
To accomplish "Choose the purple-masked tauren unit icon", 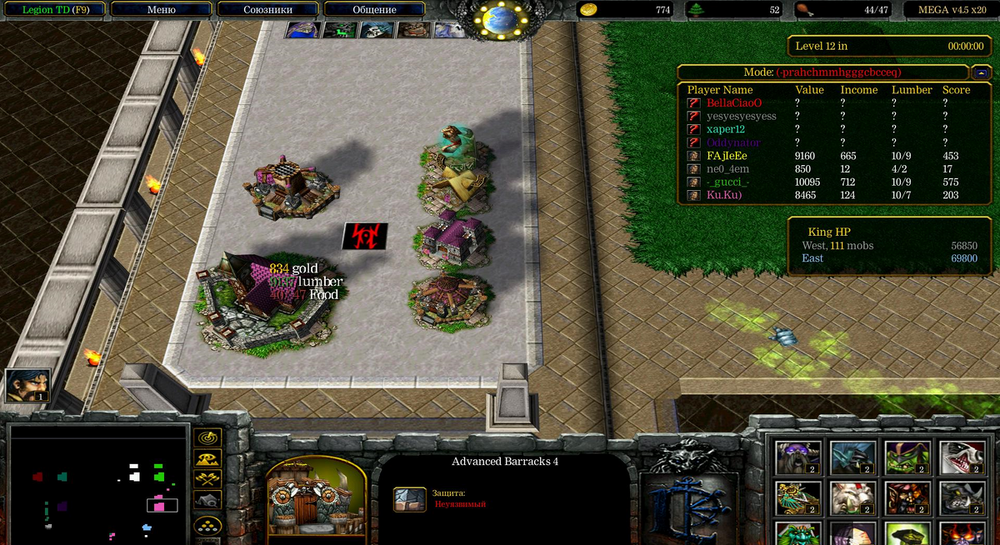I will (798, 458).
